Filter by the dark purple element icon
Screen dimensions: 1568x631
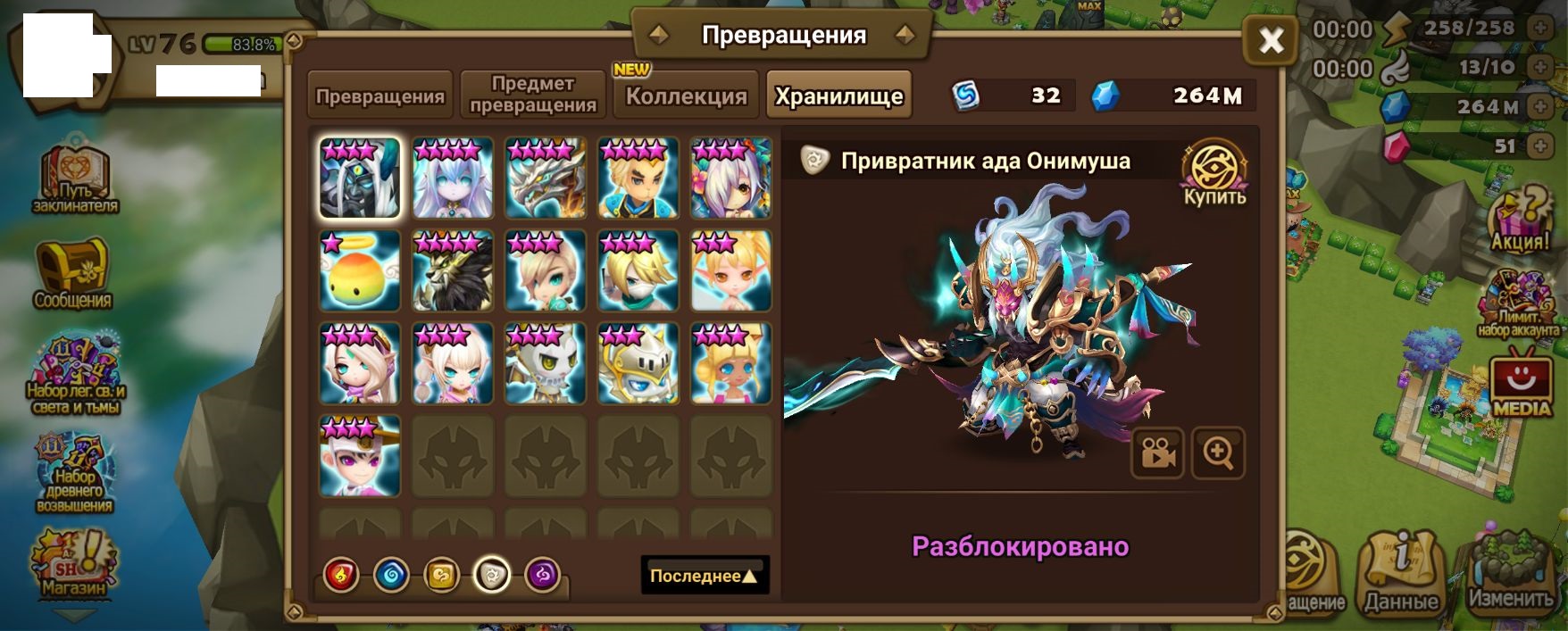pos(543,576)
